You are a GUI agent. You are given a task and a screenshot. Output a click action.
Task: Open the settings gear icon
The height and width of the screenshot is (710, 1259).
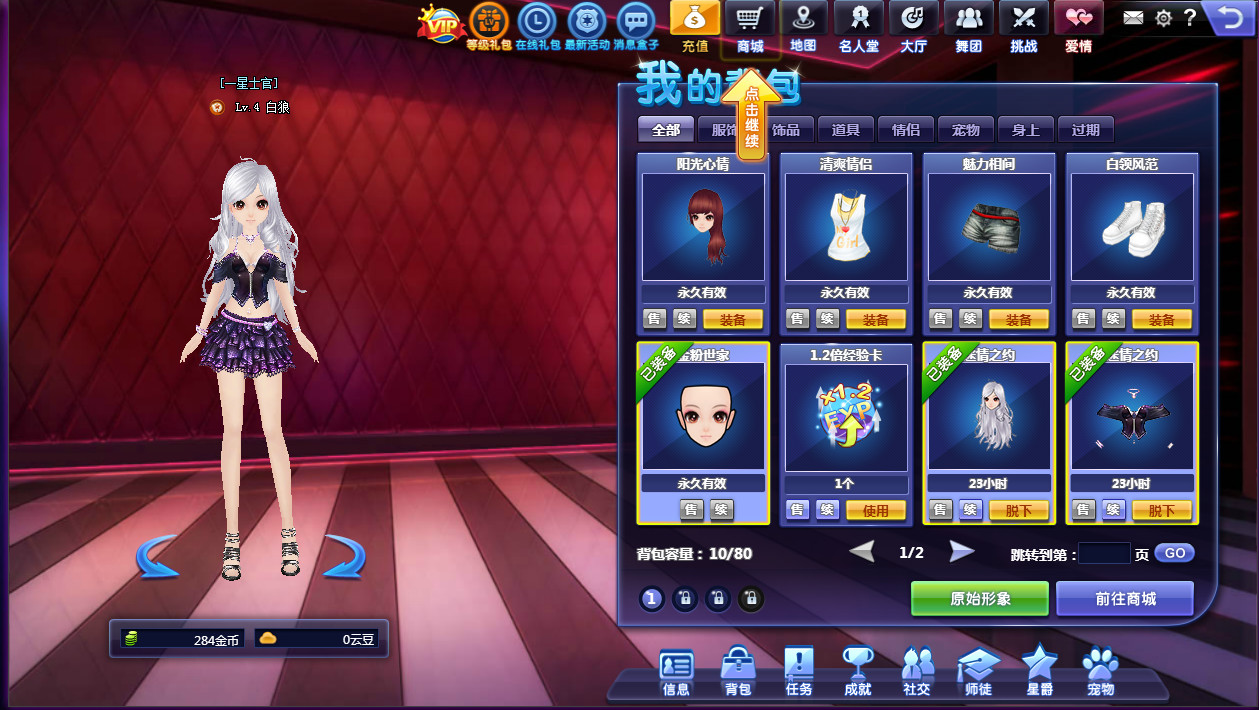click(x=1163, y=17)
